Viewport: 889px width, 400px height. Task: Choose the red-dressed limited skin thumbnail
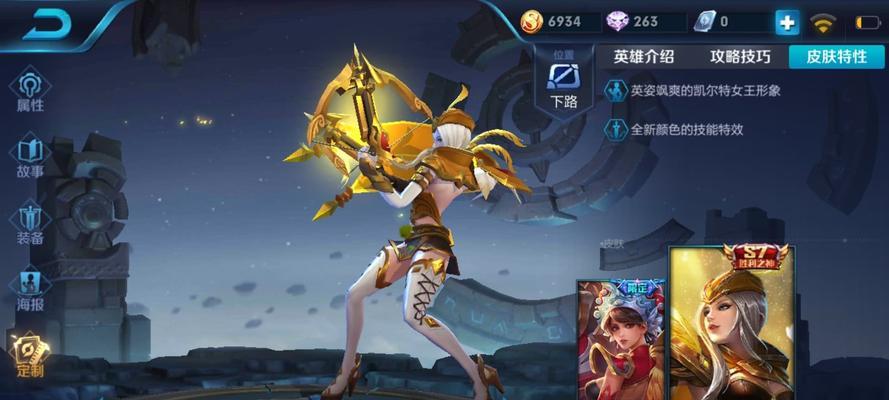pyautogui.click(x=621, y=340)
